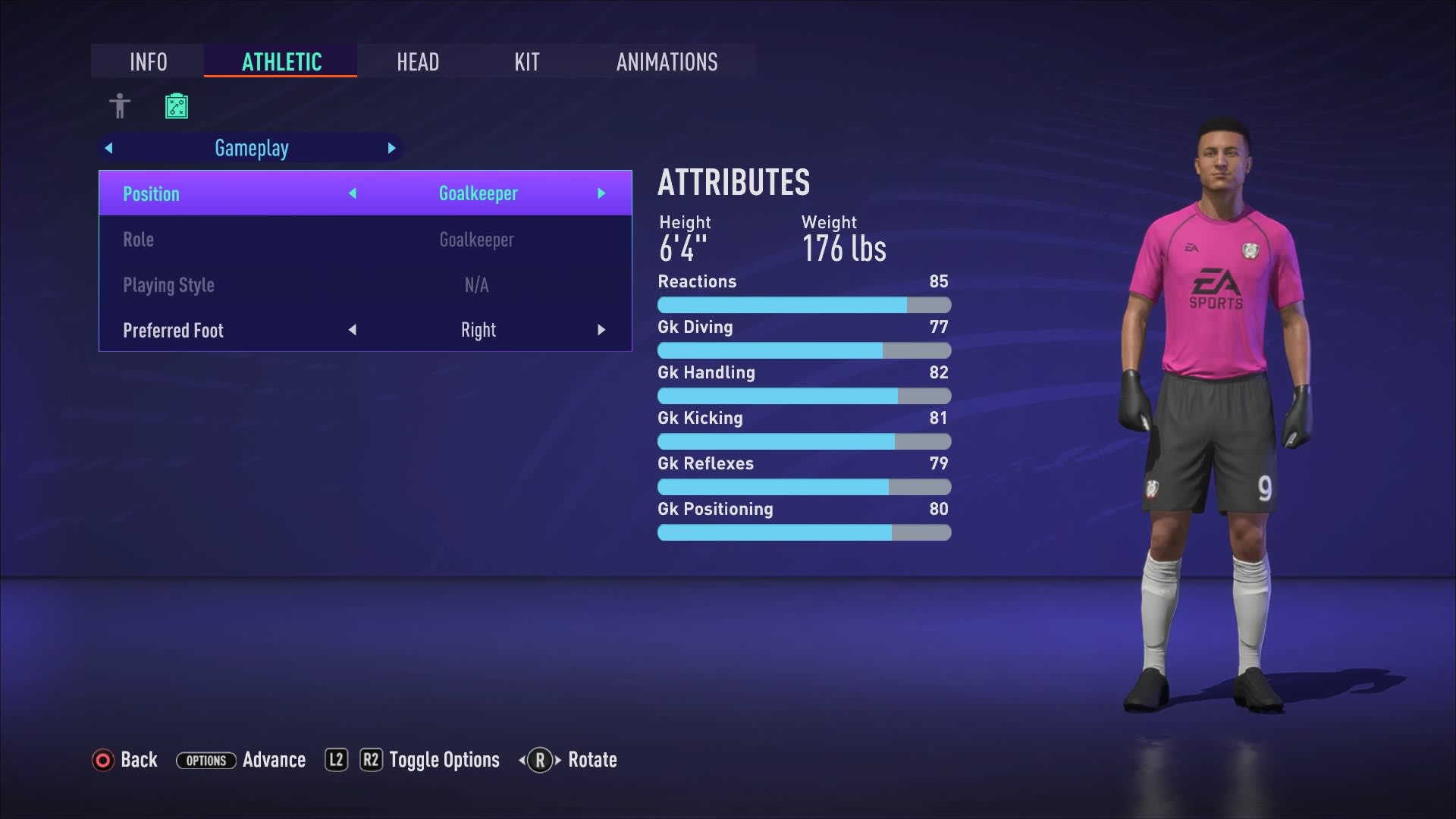Cycle Position to next with right arrow
This screenshot has height=819, width=1456.
[x=601, y=194]
